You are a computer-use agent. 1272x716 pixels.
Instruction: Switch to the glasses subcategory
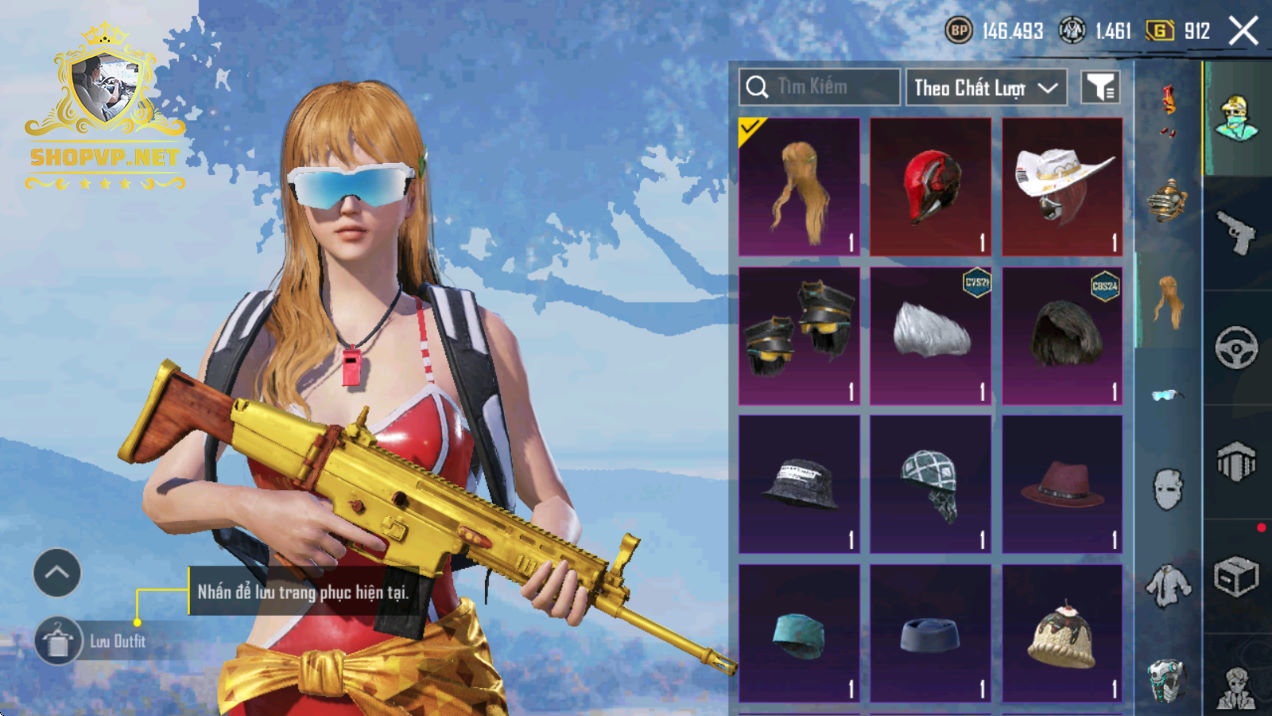[1166, 395]
